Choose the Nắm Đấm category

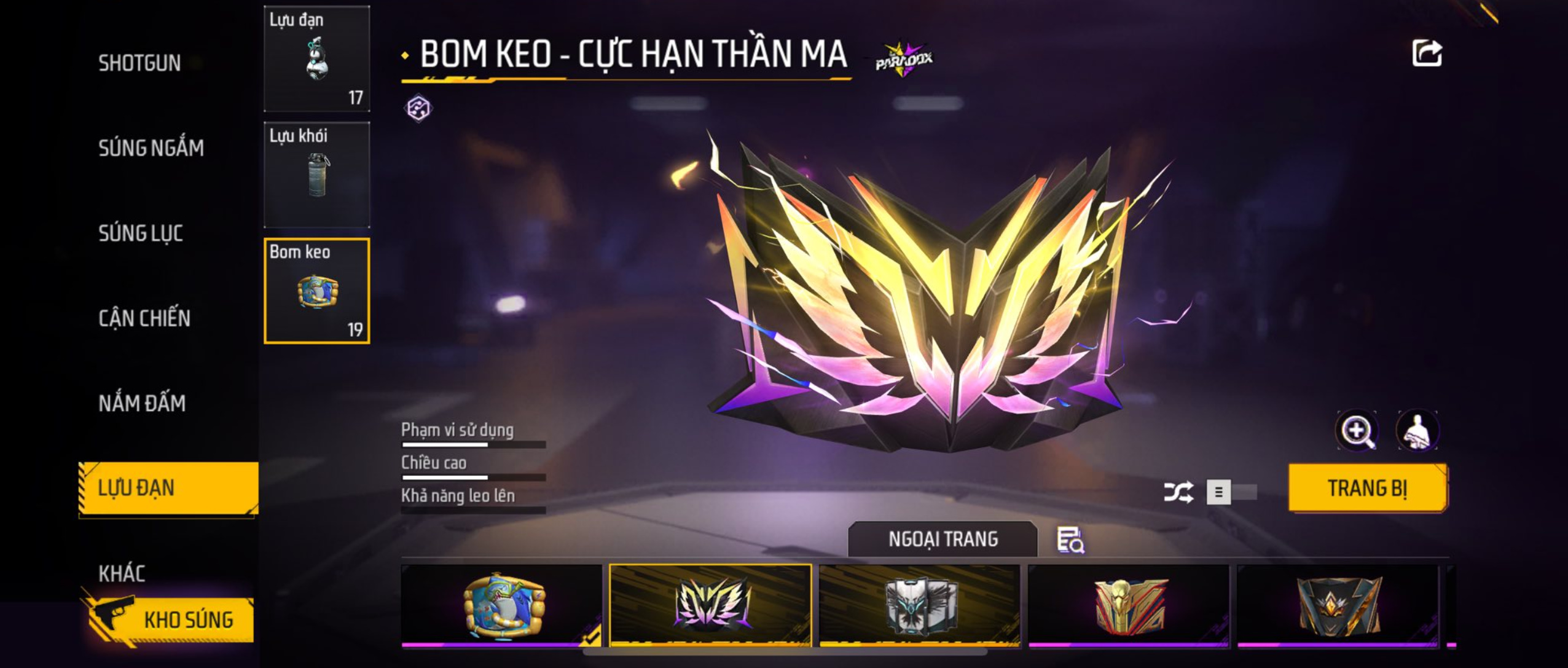click(x=142, y=403)
